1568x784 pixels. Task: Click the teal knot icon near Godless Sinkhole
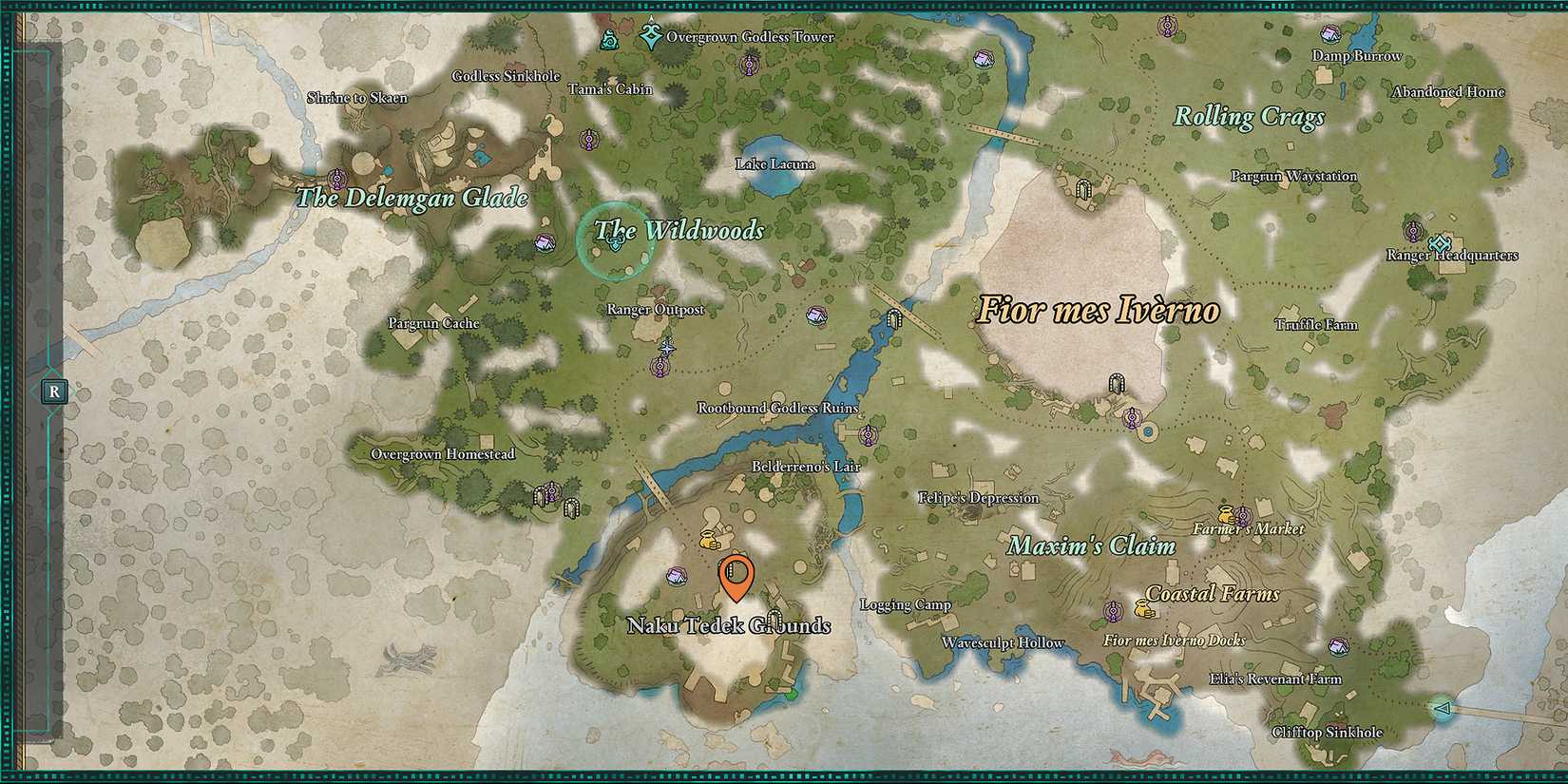(x=610, y=39)
